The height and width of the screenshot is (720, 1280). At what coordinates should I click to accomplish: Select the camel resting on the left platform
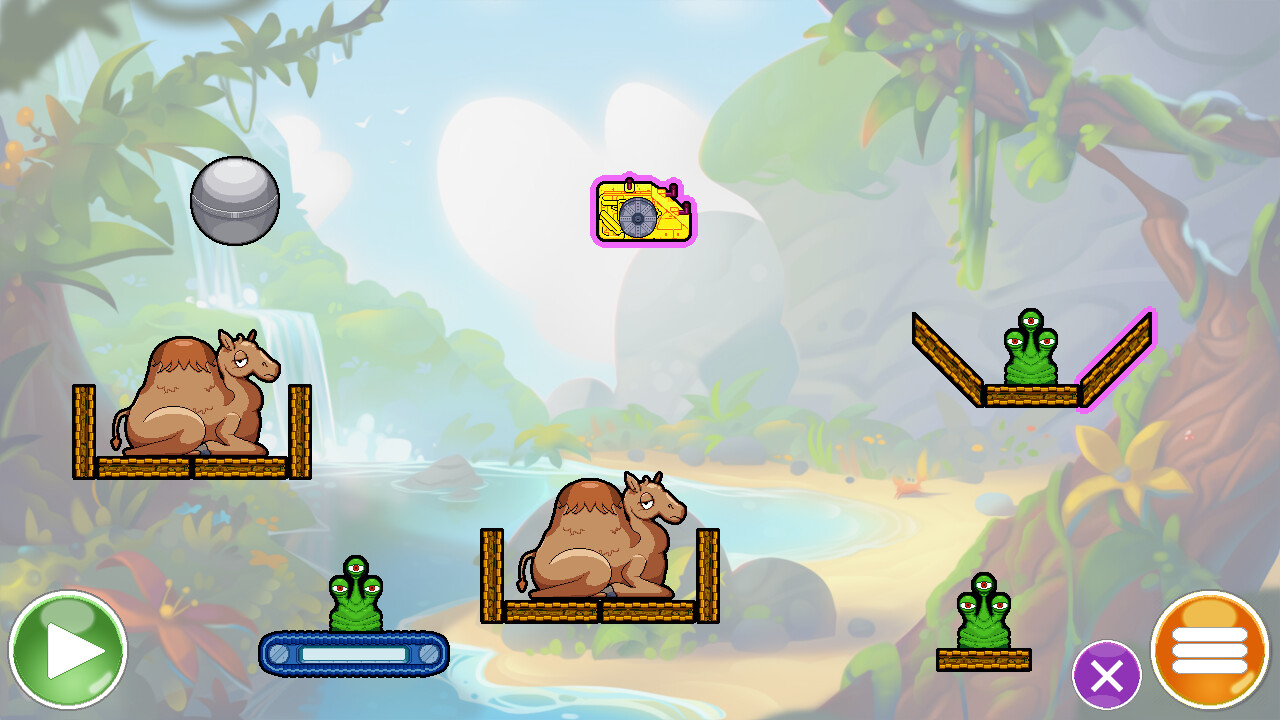point(190,400)
